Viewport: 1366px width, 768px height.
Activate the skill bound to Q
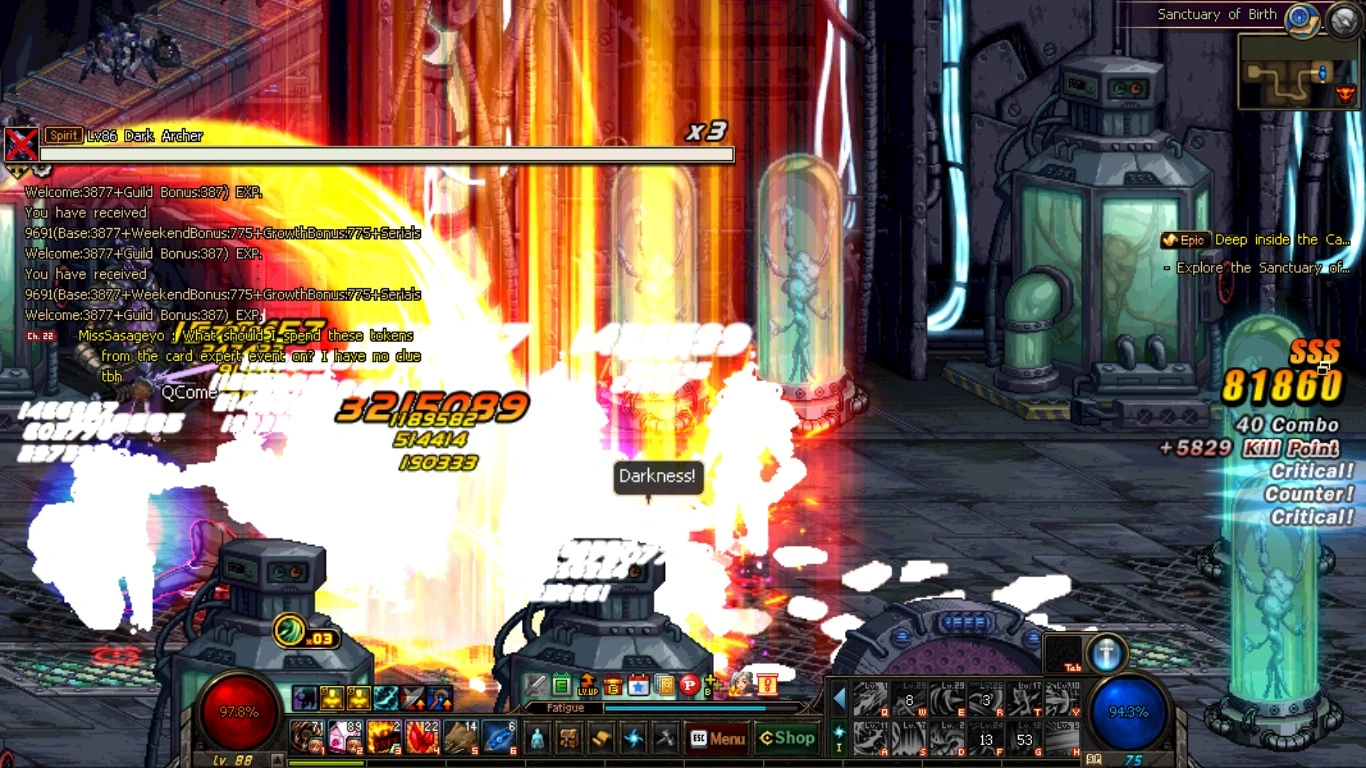coord(870,700)
